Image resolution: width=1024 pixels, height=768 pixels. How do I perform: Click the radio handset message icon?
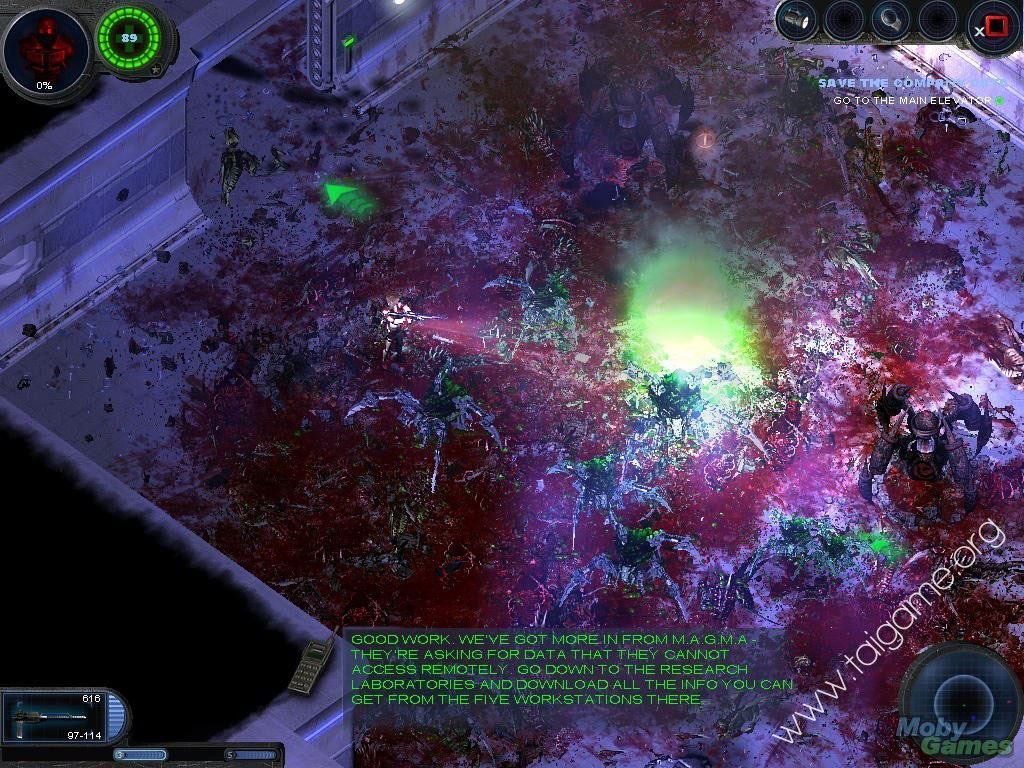311,665
